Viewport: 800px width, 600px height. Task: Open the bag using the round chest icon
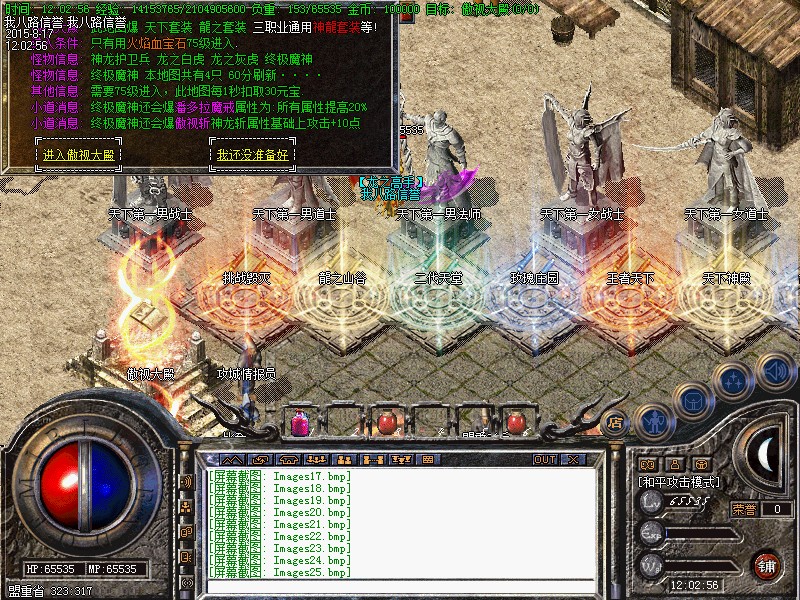pyautogui.click(x=692, y=399)
